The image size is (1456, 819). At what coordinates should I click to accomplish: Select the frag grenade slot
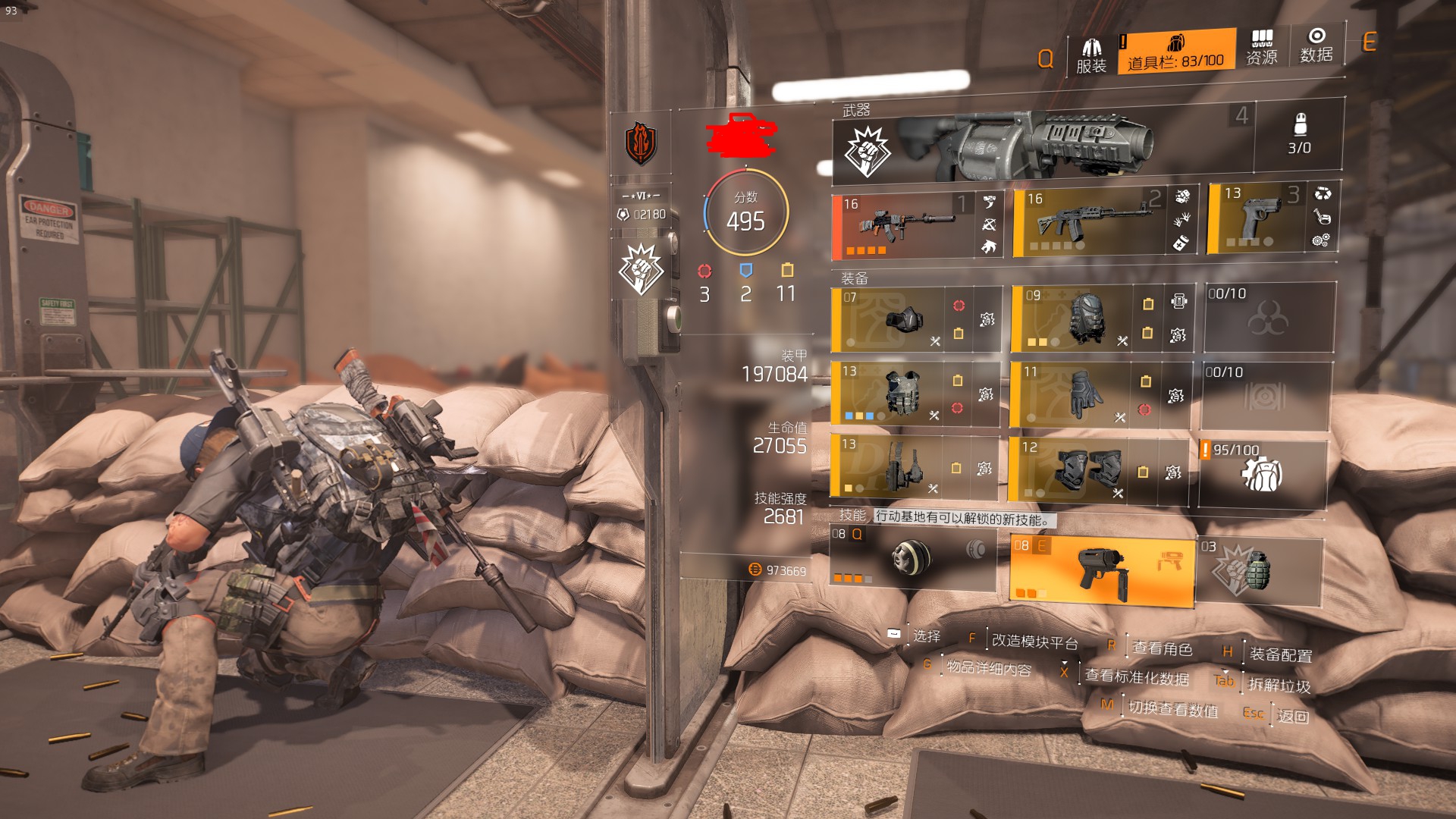click(1260, 570)
